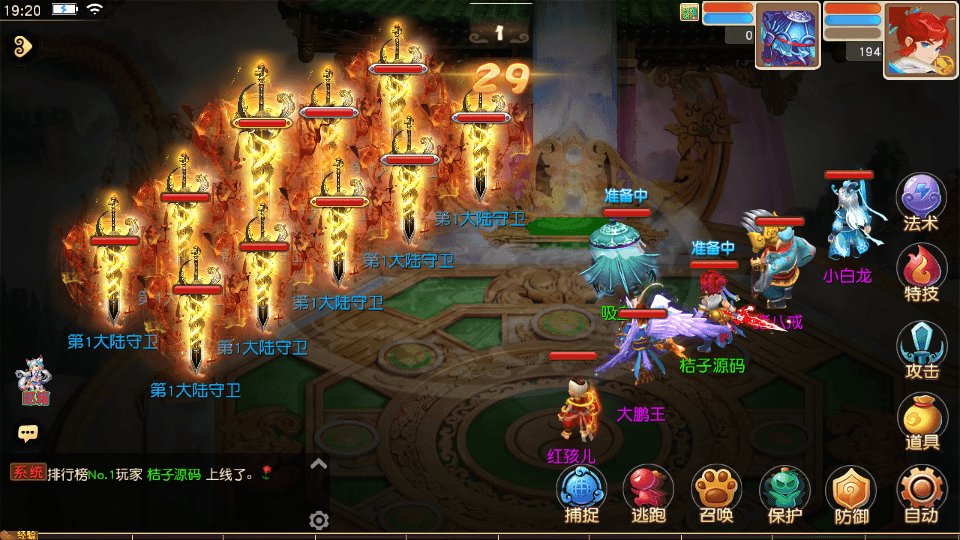
Task: Use the 捕捉 capture command
Action: point(582,493)
